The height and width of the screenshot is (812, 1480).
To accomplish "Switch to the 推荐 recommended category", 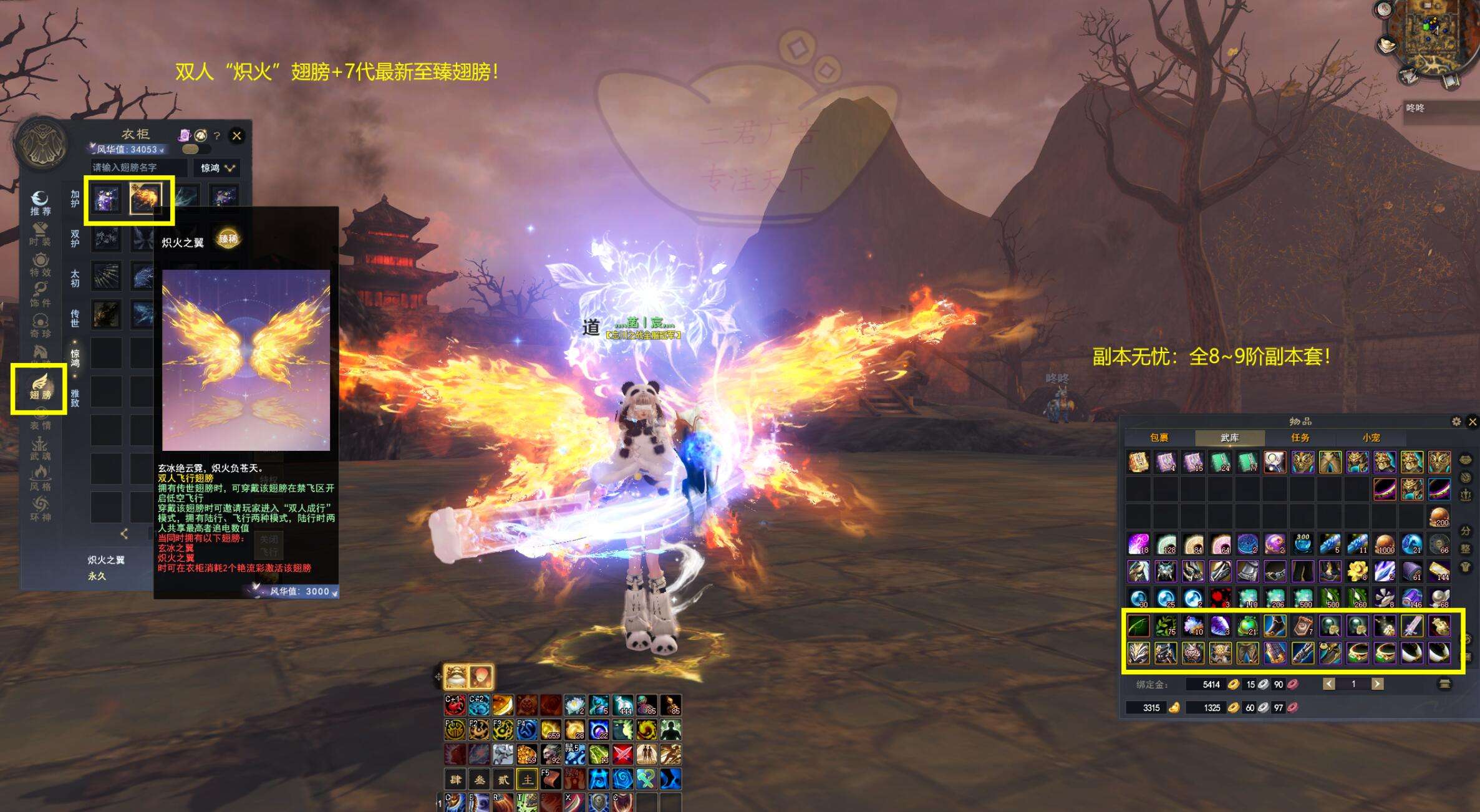I will (x=40, y=204).
